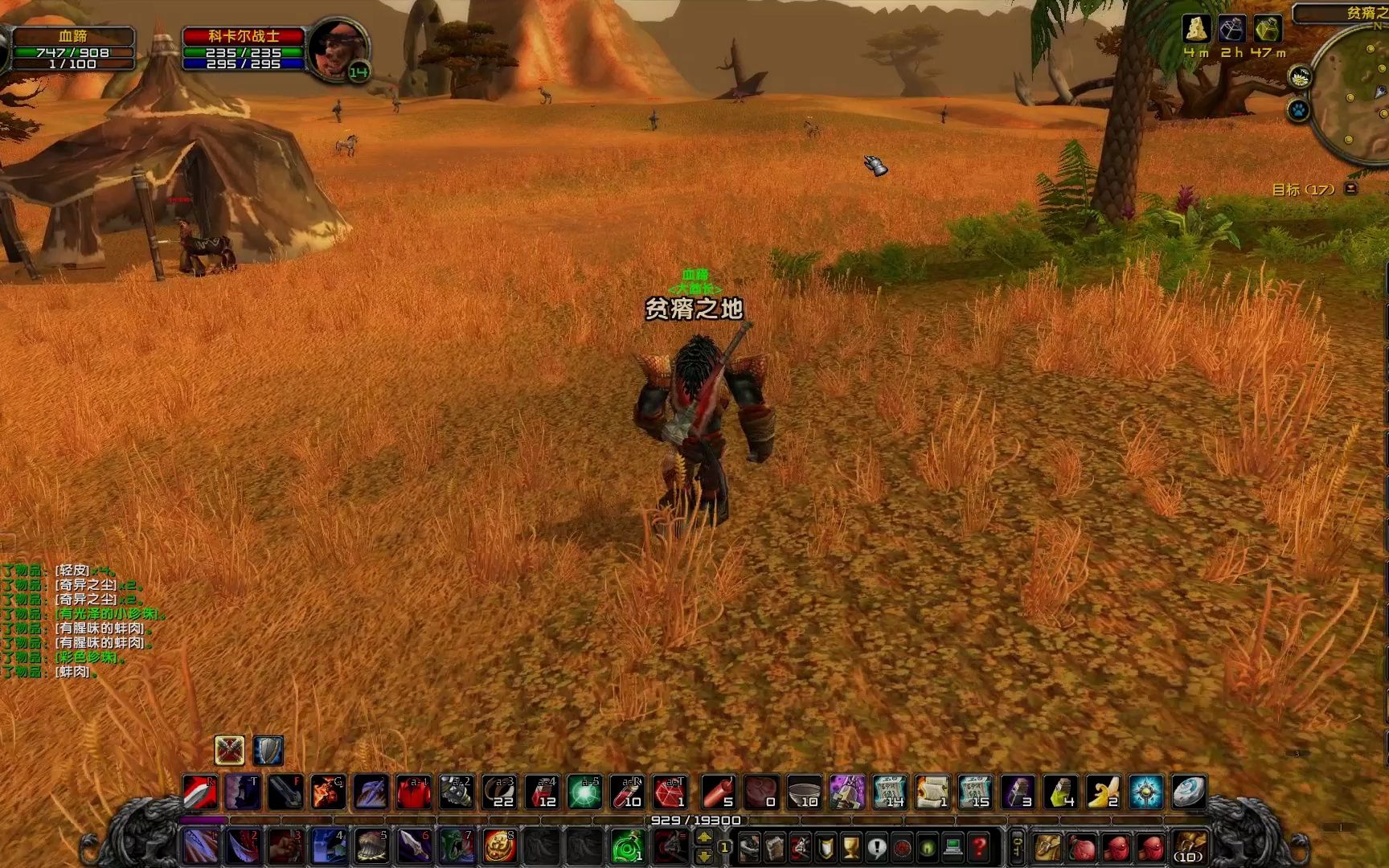Collapse the 目标 (17) quest tracker arrow
Image resolution: width=1389 pixels, height=868 pixels.
(1351, 187)
